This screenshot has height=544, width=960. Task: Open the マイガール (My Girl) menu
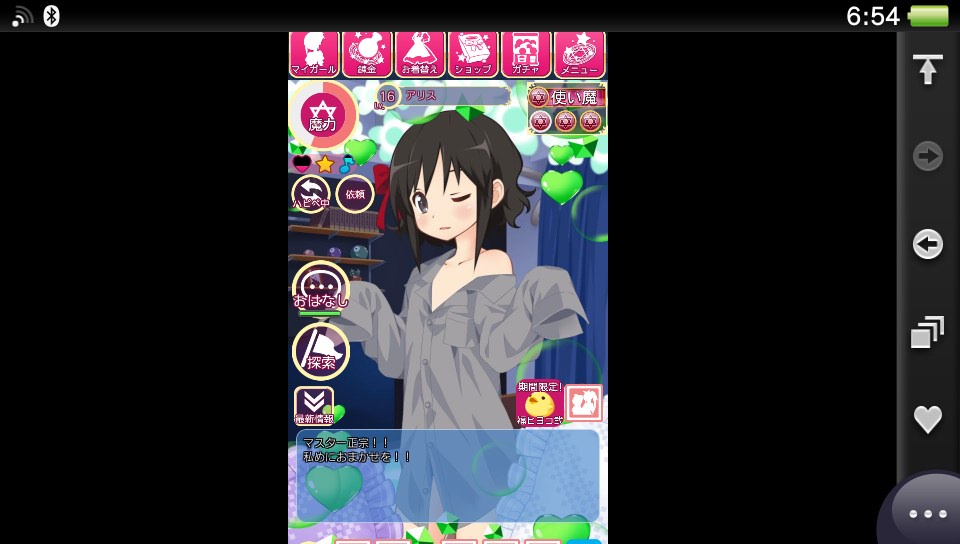pyautogui.click(x=314, y=54)
